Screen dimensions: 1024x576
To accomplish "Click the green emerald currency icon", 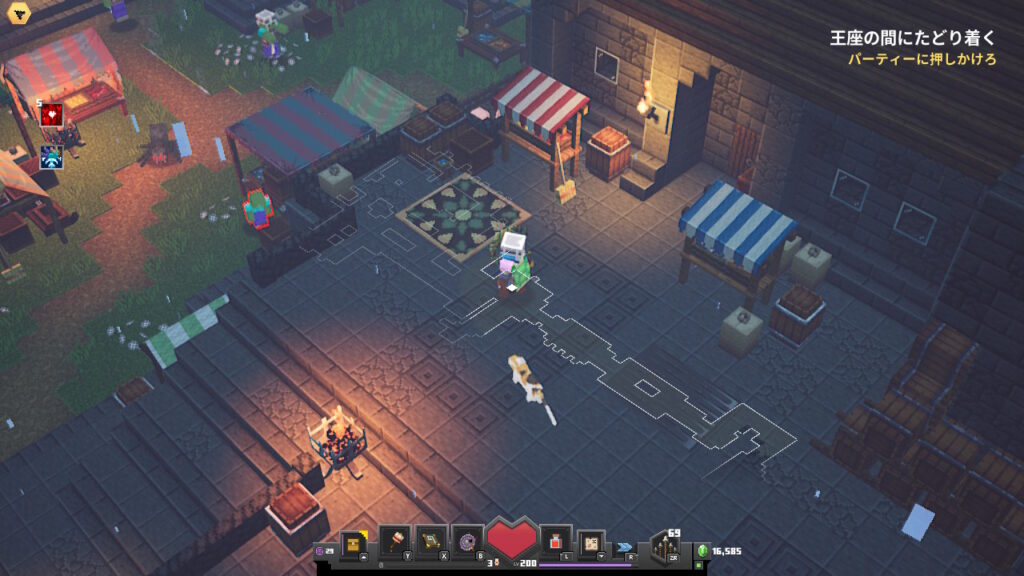I will [x=703, y=551].
